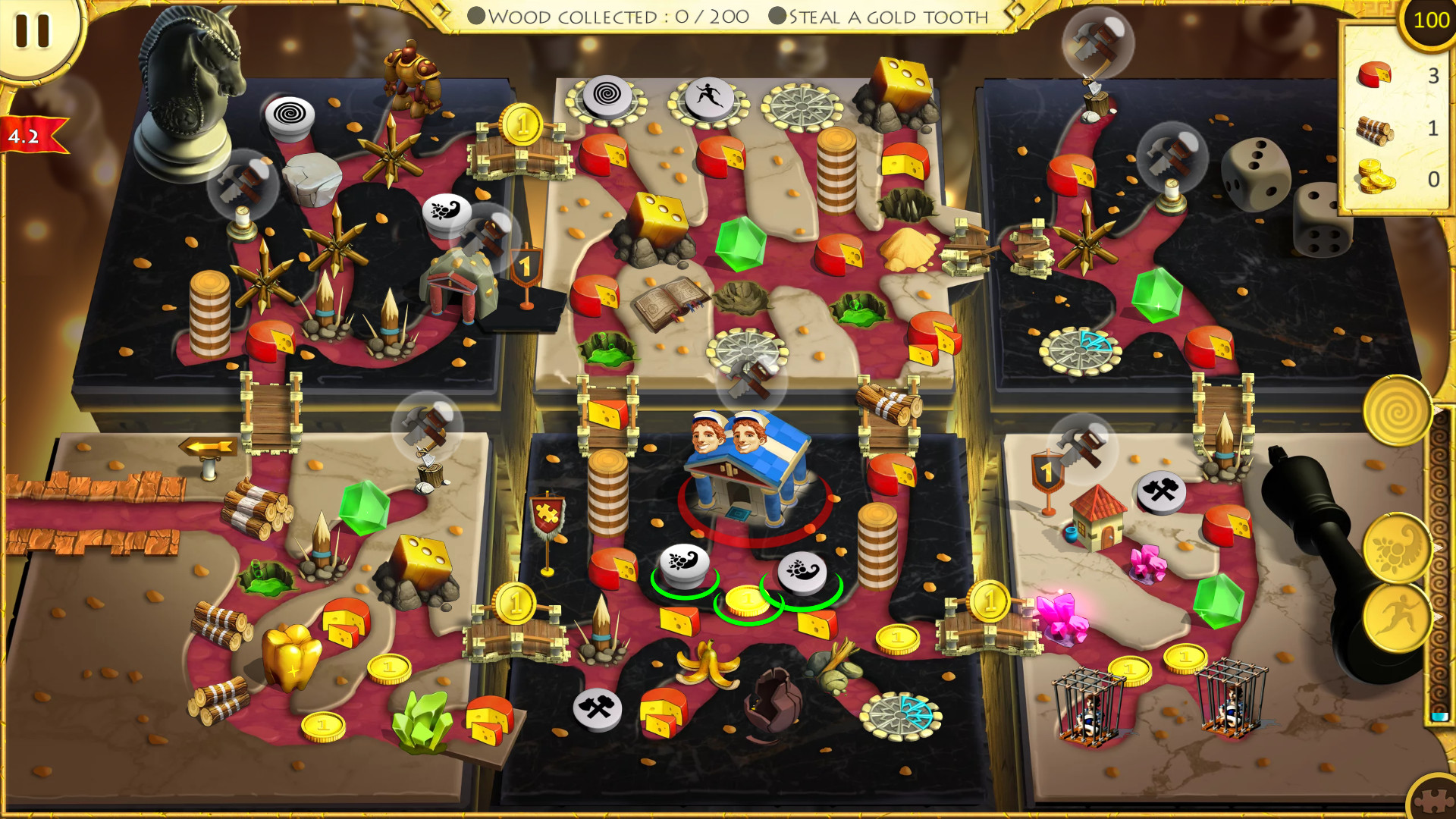Select the hammer bubble beside the small house
This screenshot has height=819, width=1456.
pyautogui.click(x=1084, y=447)
